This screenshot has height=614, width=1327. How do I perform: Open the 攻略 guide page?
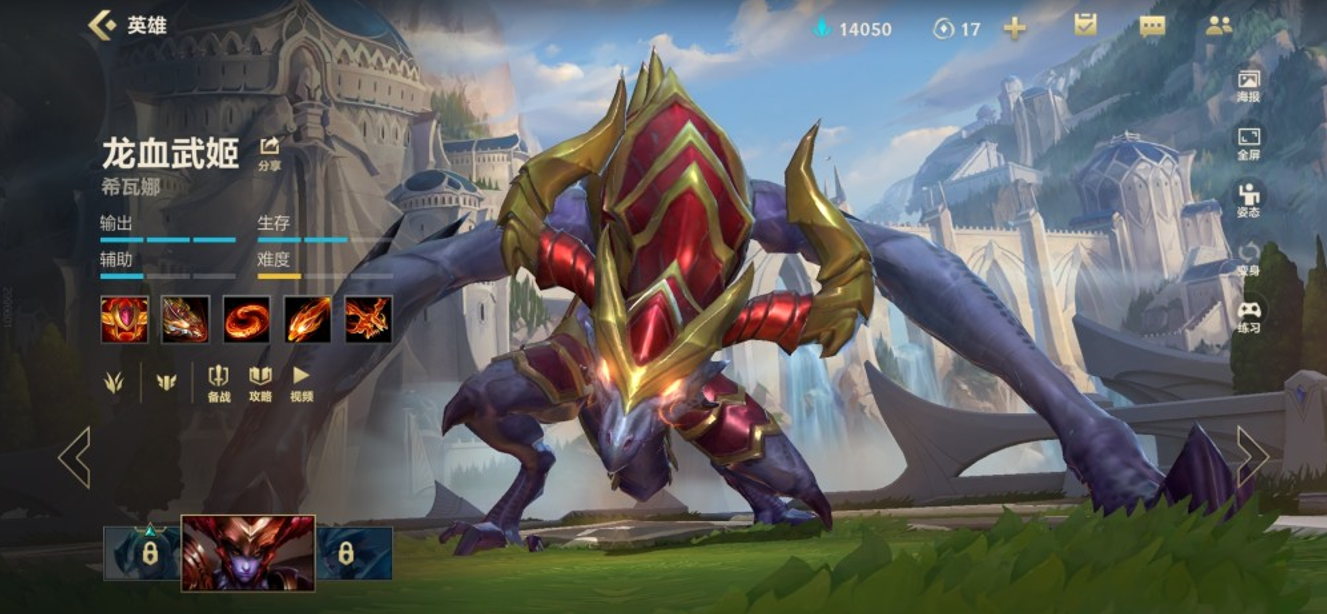click(260, 382)
